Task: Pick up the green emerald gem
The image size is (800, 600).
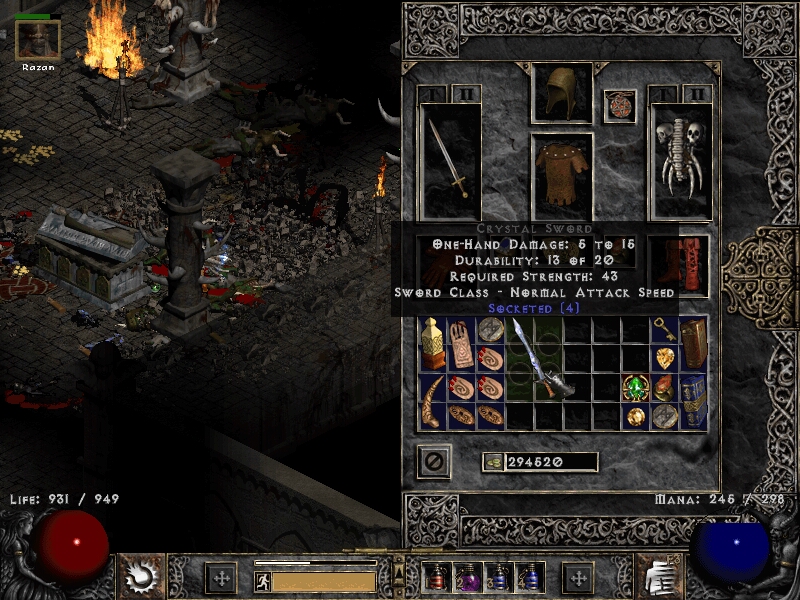Action: (637, 388)
